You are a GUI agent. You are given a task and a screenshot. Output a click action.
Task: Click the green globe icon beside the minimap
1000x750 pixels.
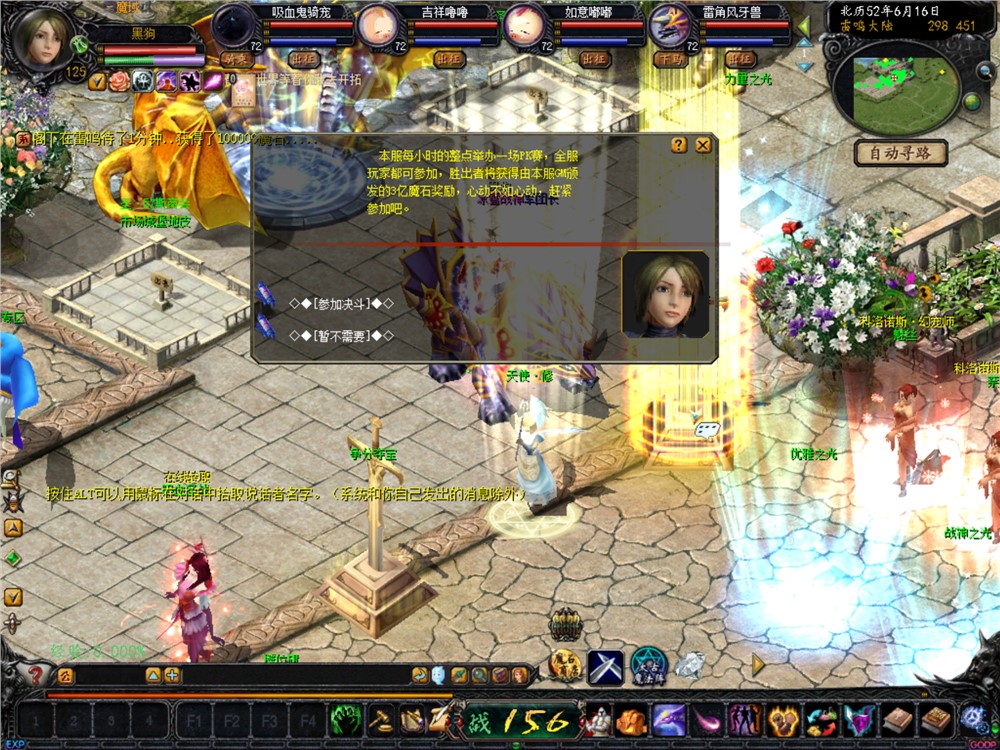(x=970, y=101)
